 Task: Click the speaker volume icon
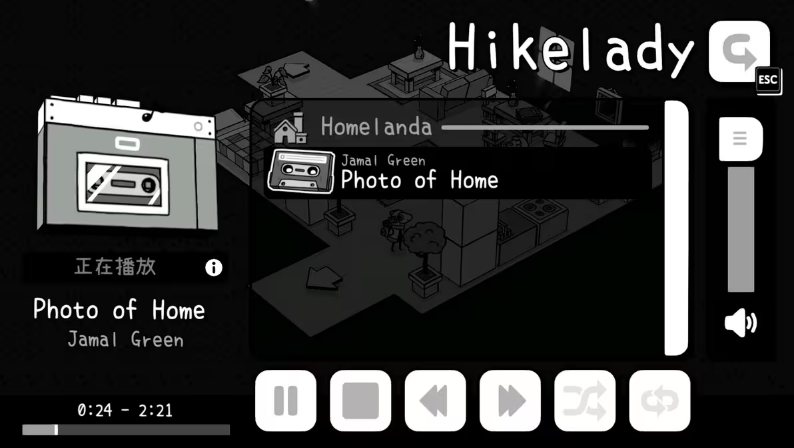tap(740, 323)
